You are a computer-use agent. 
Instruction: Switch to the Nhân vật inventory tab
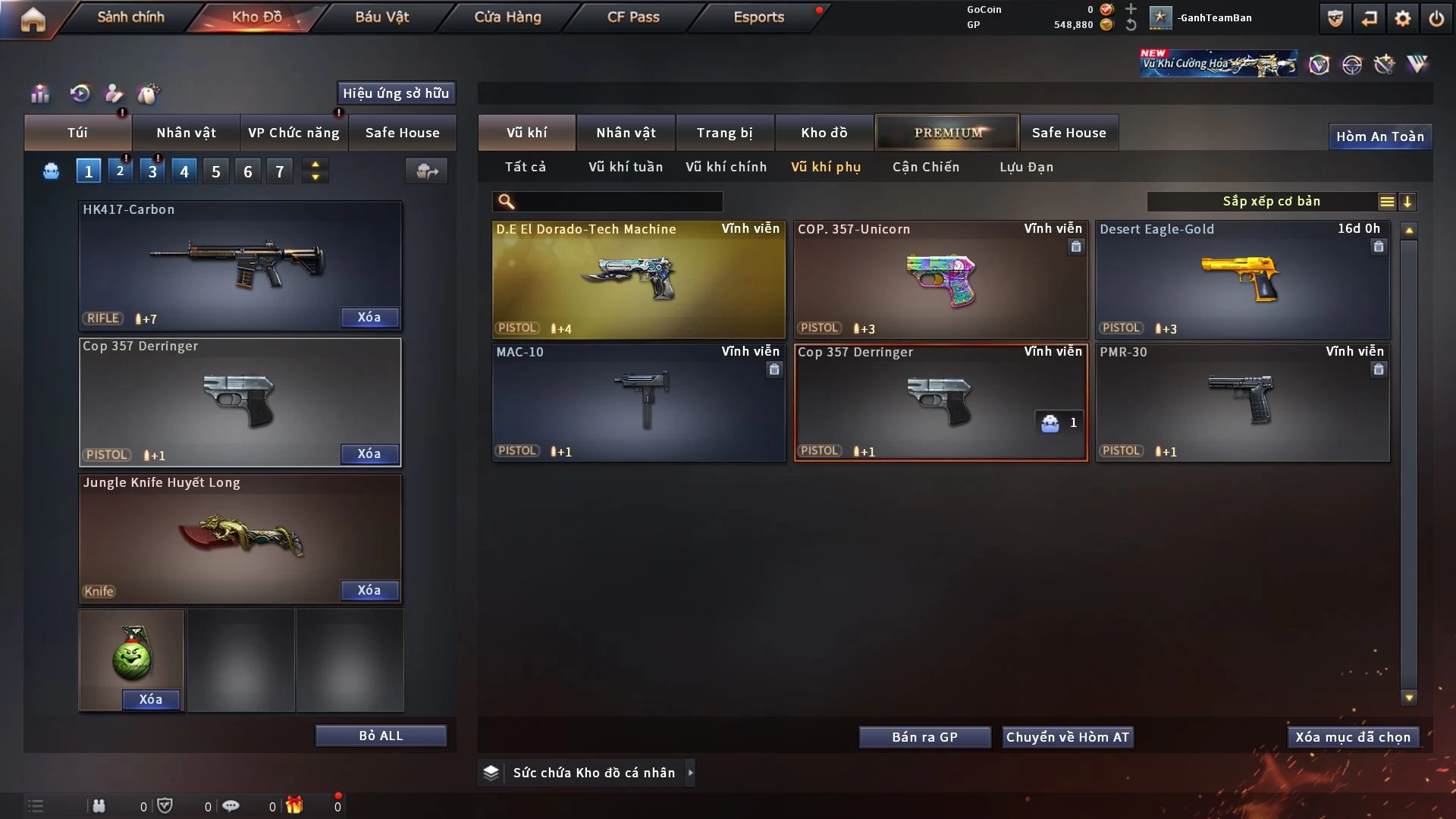(x=626, y=133)
